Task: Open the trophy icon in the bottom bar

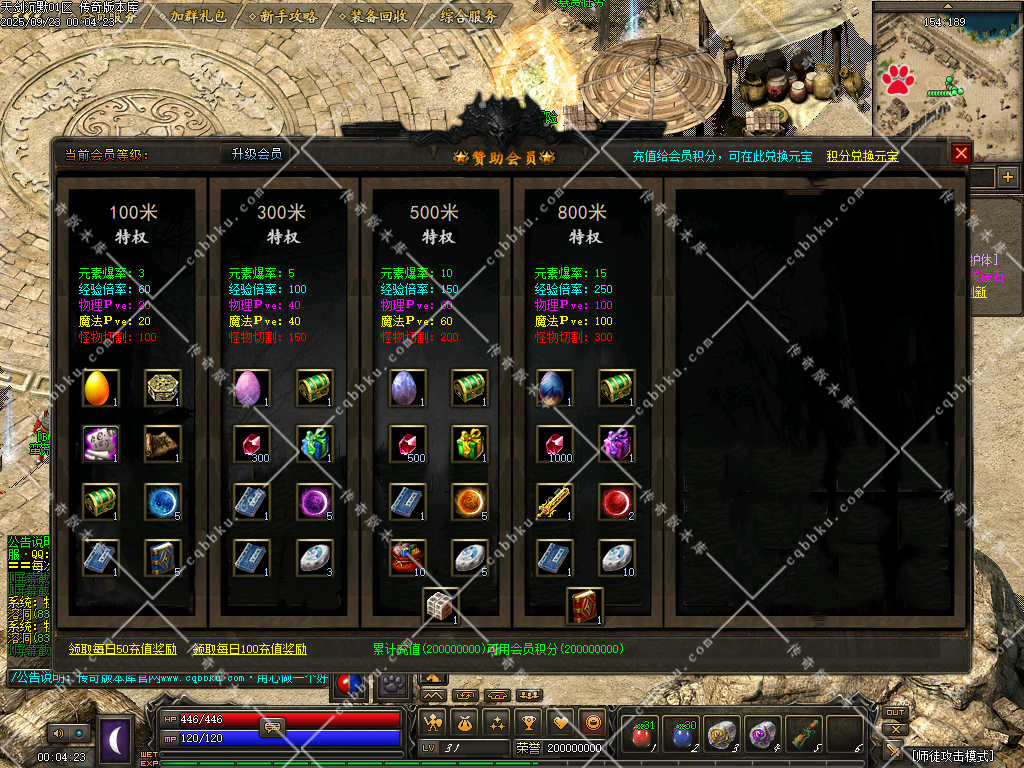Action: 528,721
